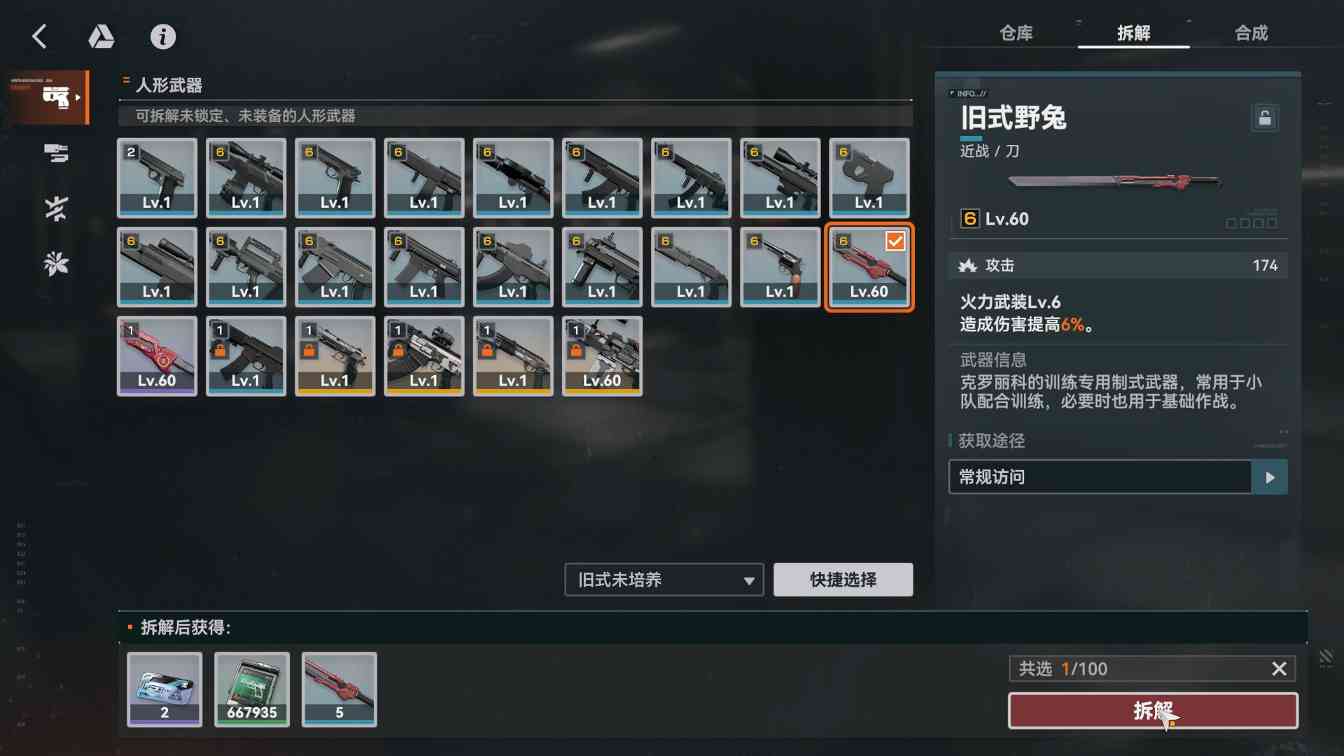Open the 旧式未培养 filter dropdown
Viewport: 1344px width, 756px height.
[x=663, y=579]
